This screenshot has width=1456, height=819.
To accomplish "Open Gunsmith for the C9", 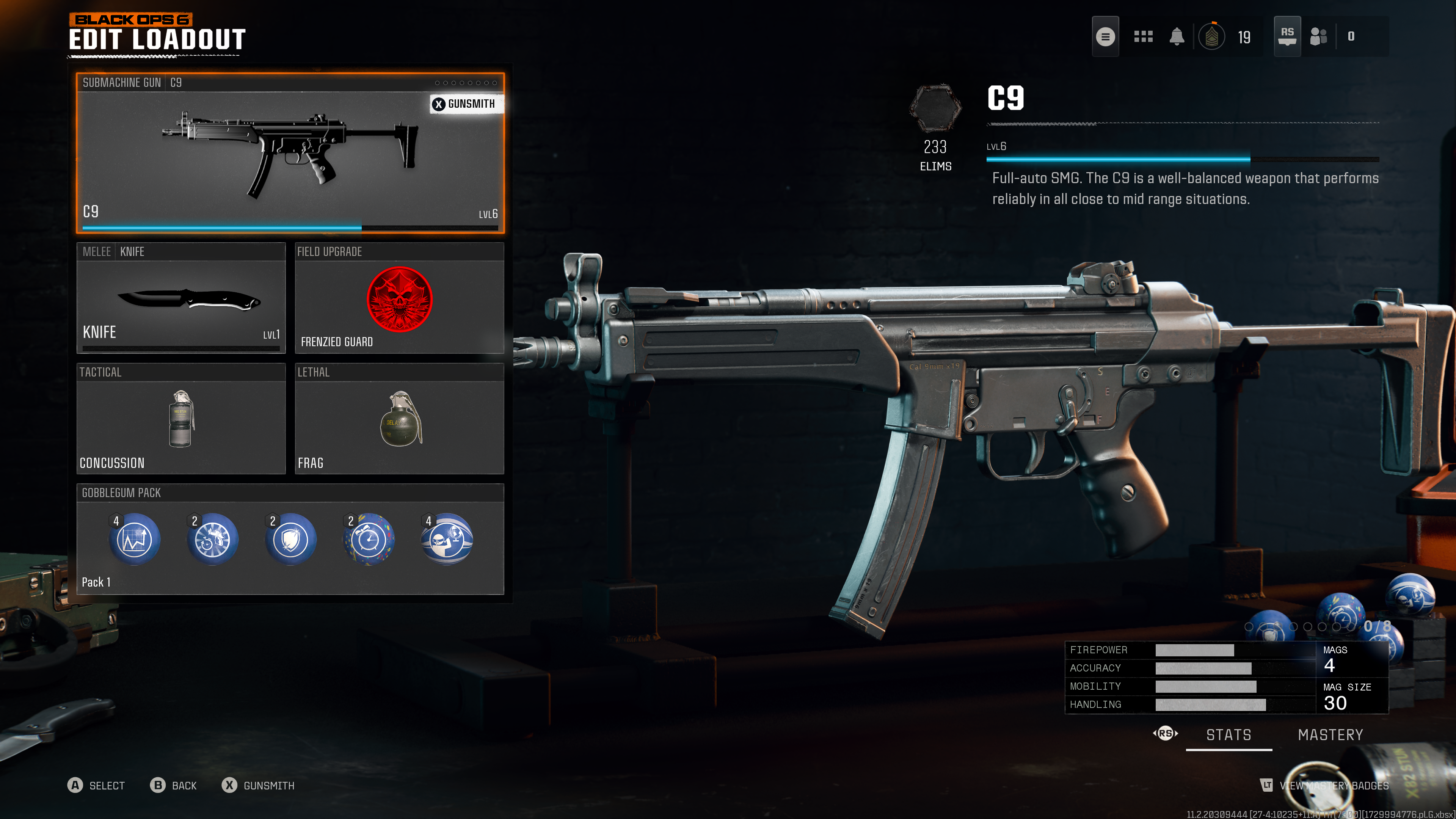I will (x=464, y=104).
